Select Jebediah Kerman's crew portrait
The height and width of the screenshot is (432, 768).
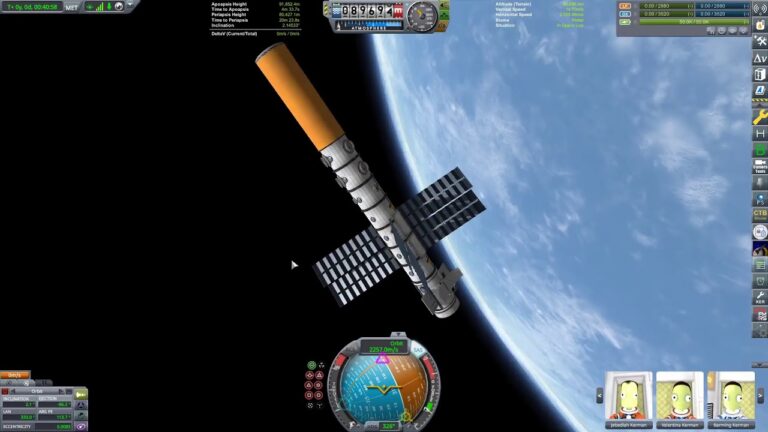pos(628,395)
